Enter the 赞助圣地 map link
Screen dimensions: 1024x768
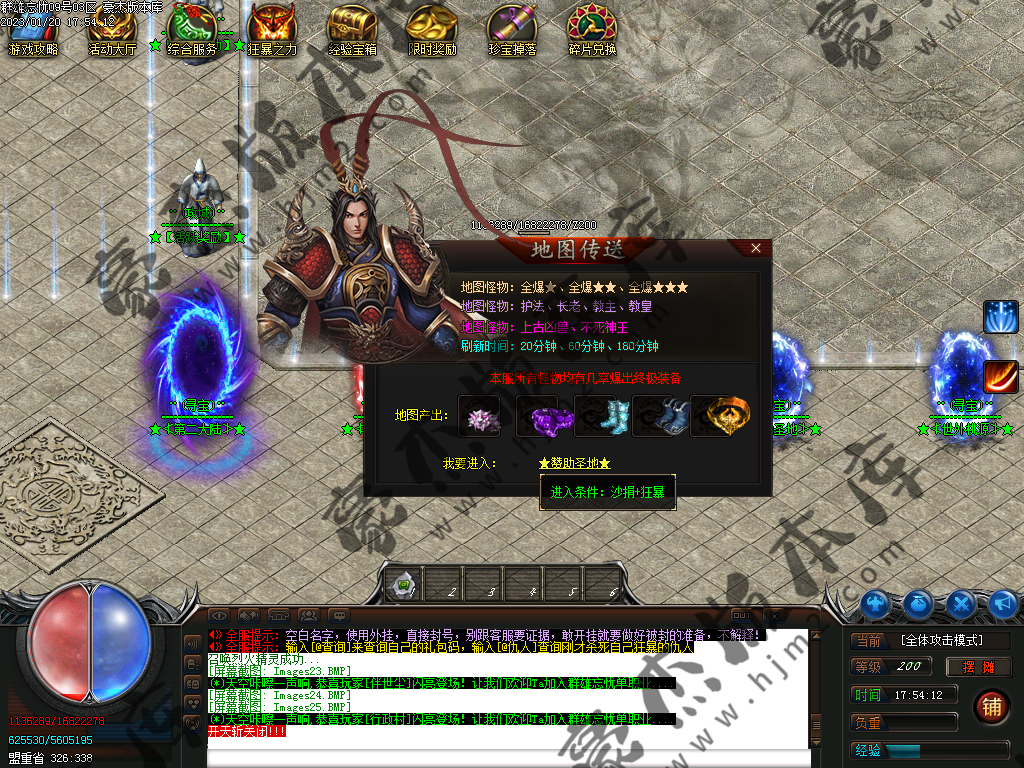[x=574, y=463]
